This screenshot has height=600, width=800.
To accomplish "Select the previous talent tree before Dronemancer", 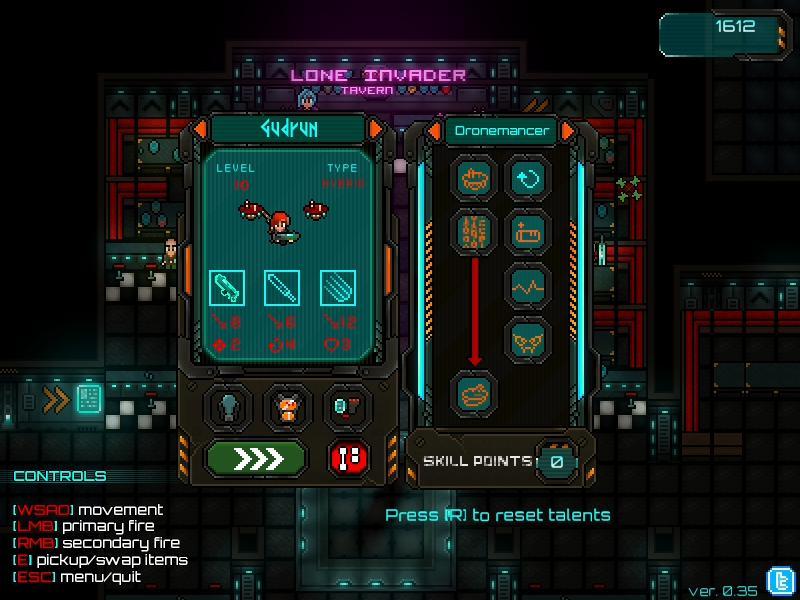I will (435, 131).
